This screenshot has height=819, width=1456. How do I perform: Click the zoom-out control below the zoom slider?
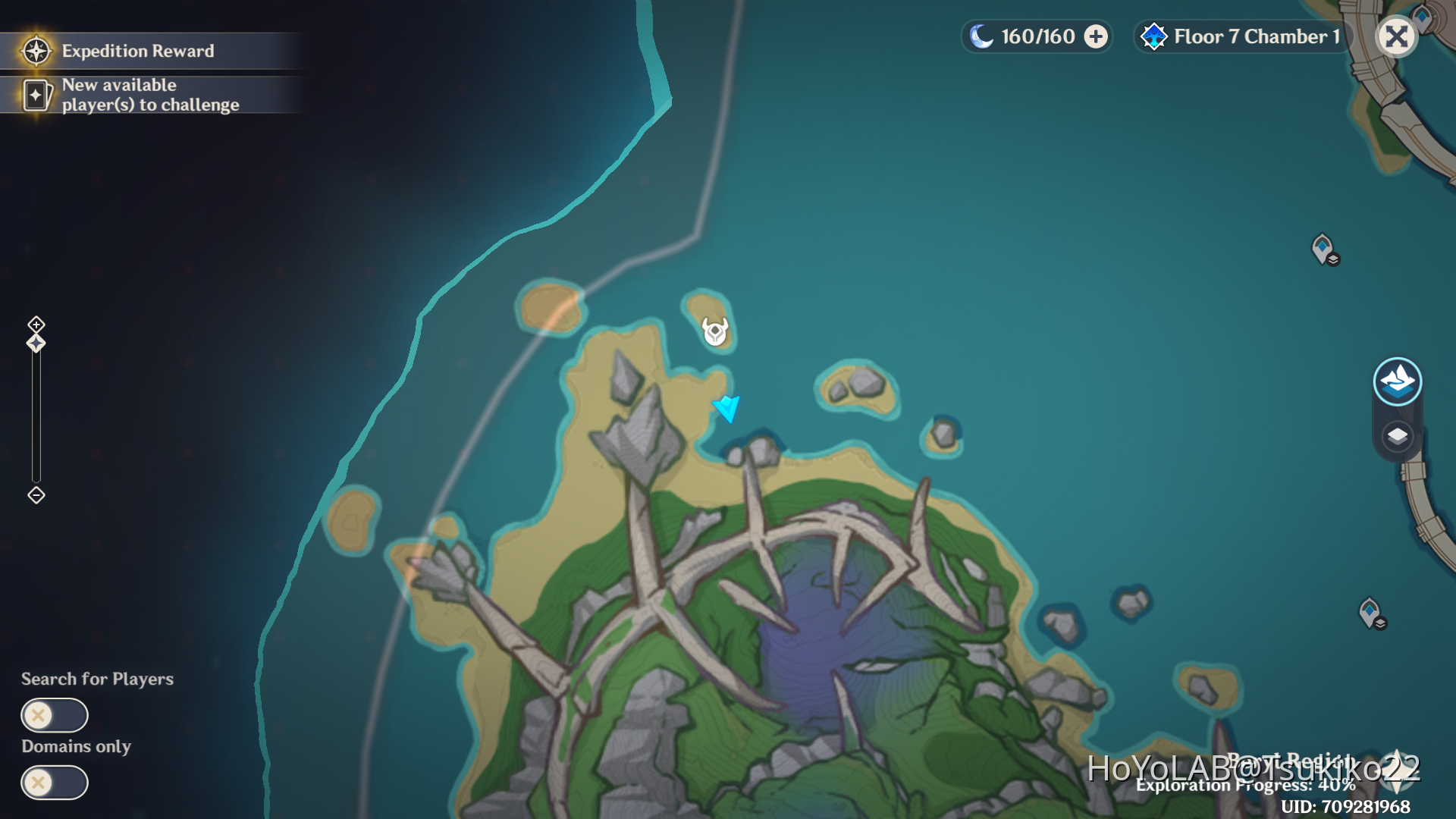pyautogui.click(x=34, y=495)
